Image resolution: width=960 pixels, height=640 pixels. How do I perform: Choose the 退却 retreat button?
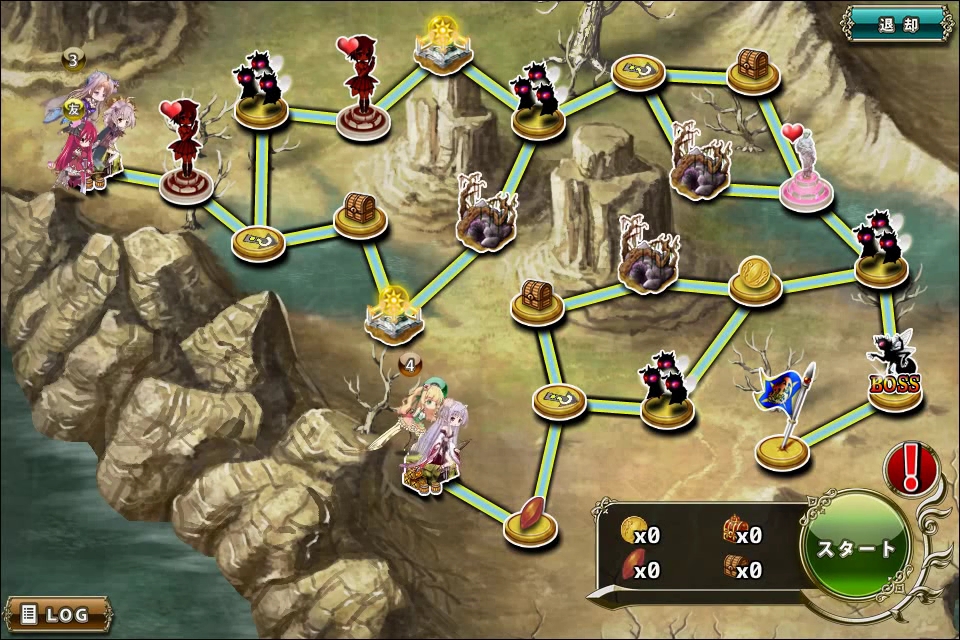[897, 22]
